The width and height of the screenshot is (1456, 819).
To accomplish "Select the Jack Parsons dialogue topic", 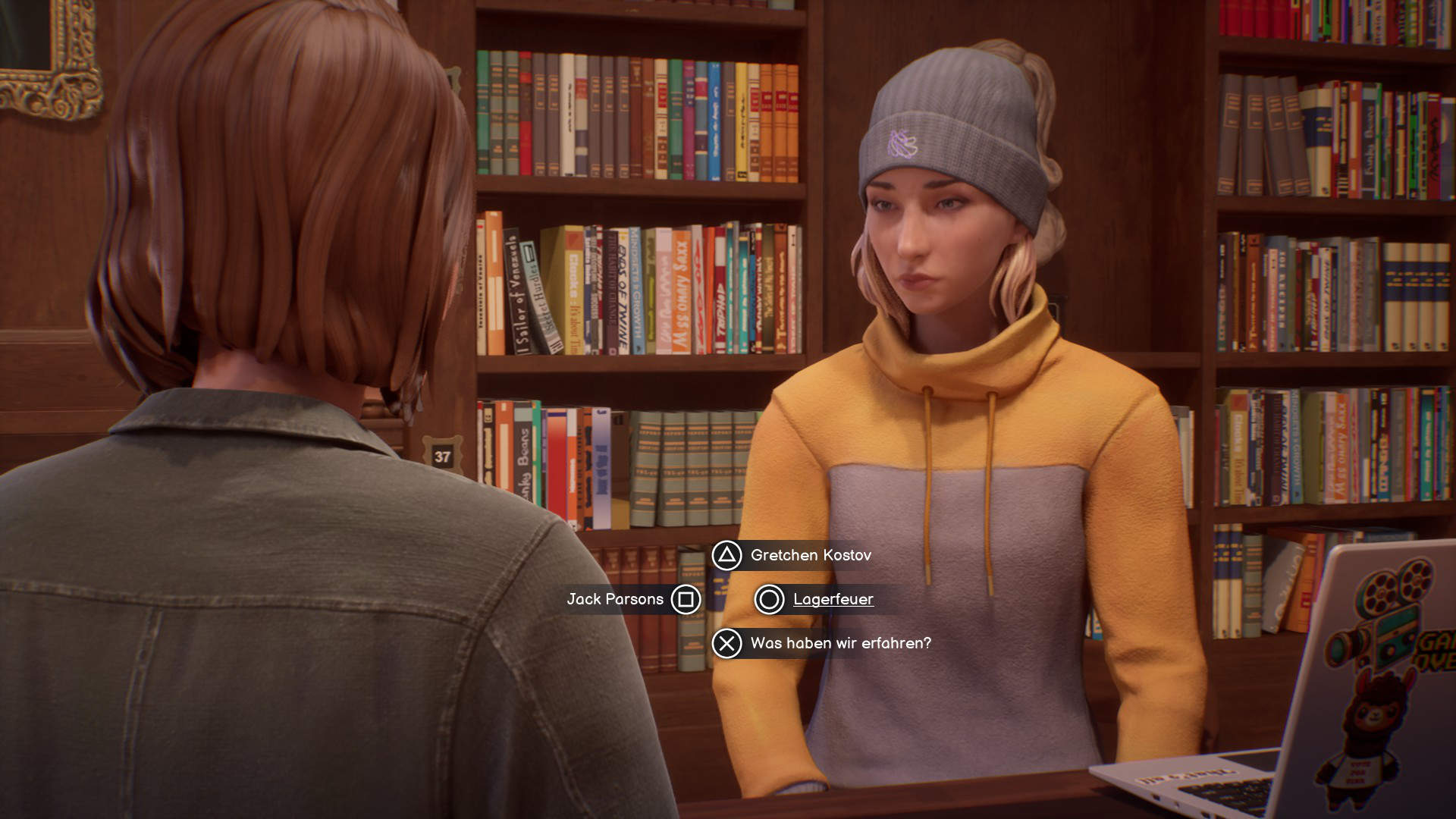I will click(615, 600).
